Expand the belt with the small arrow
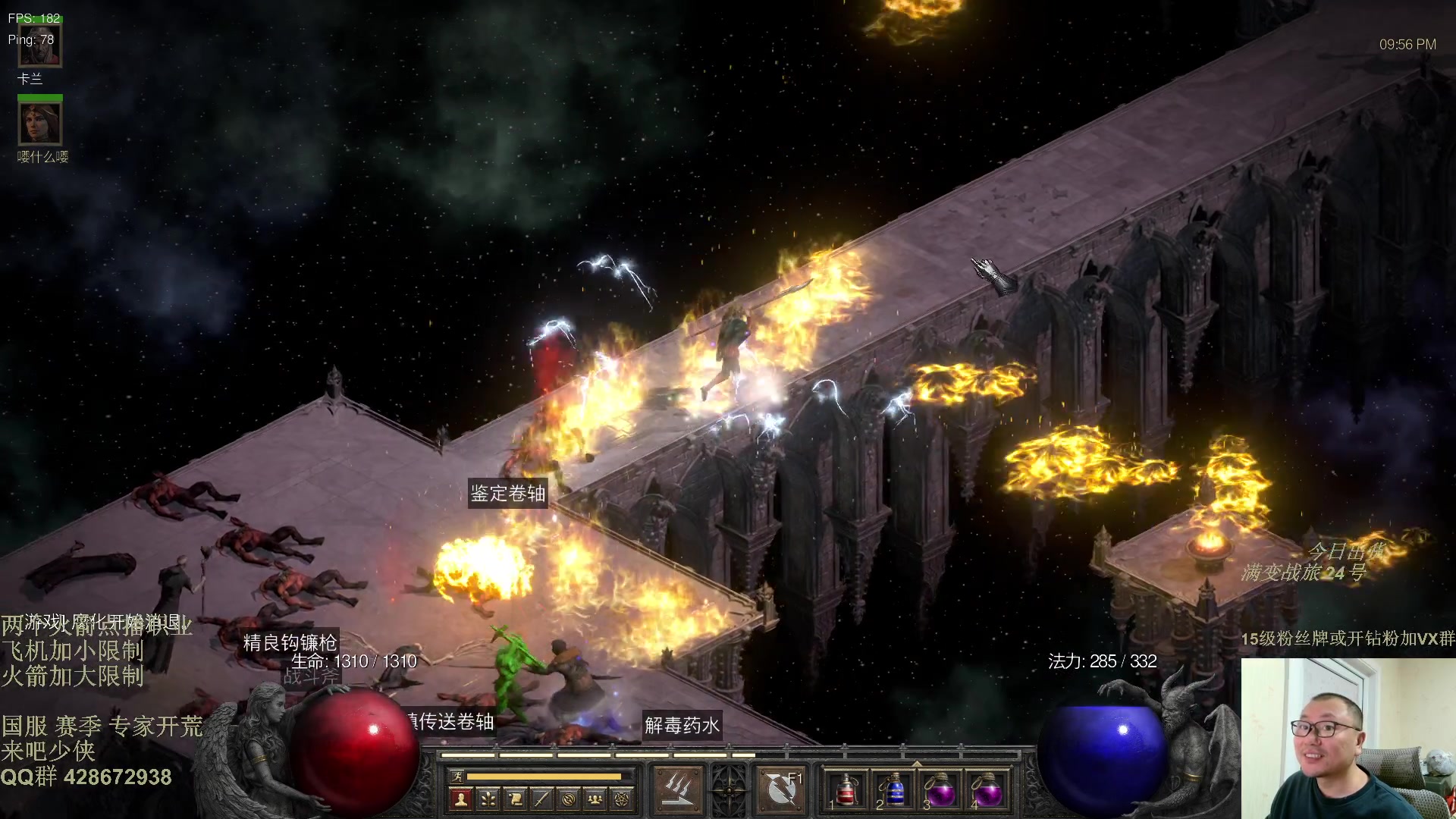1456x819 pixels. 917,764
